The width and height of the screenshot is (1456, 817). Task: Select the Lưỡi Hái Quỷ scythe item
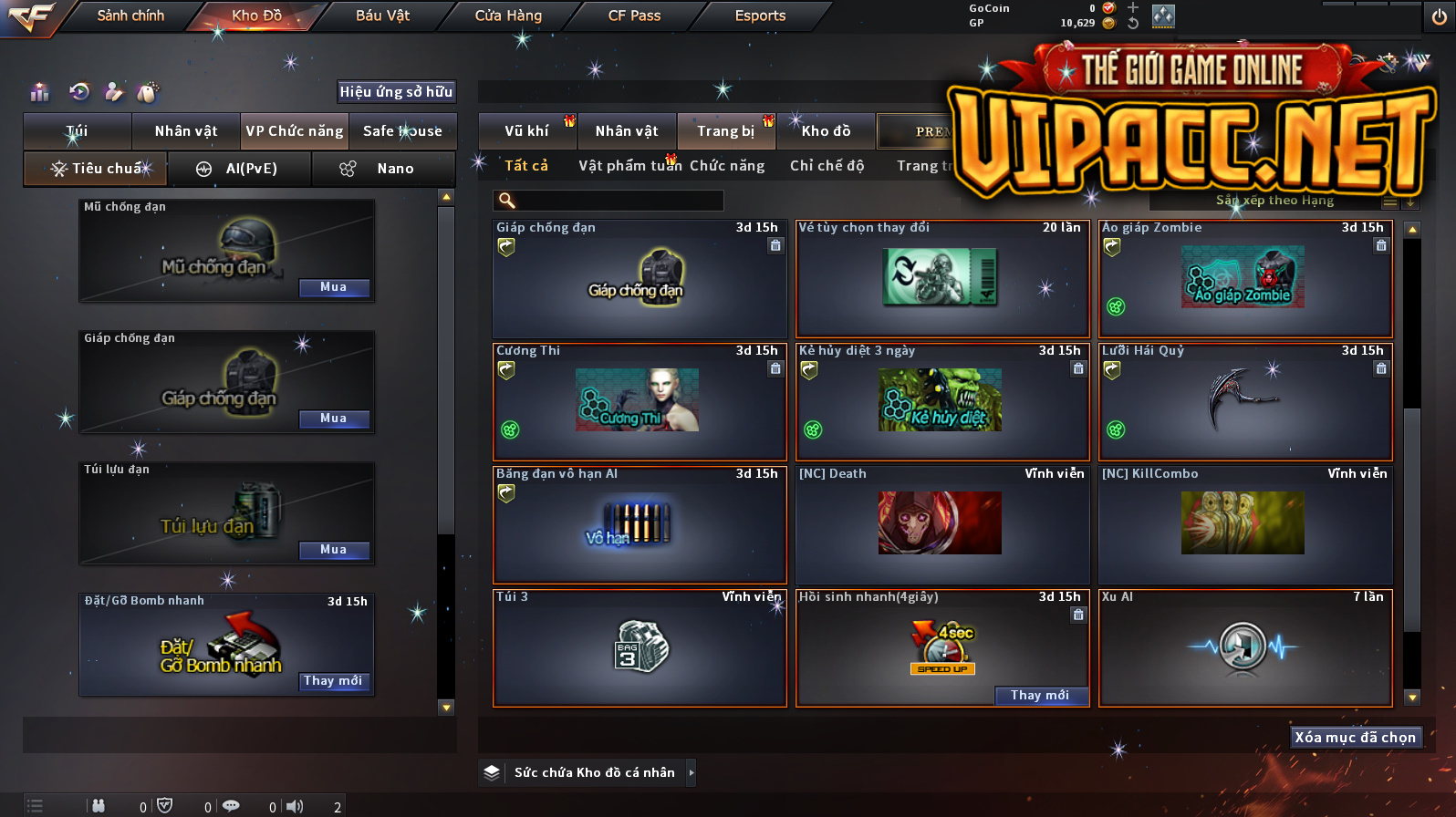pos(1245,401)
